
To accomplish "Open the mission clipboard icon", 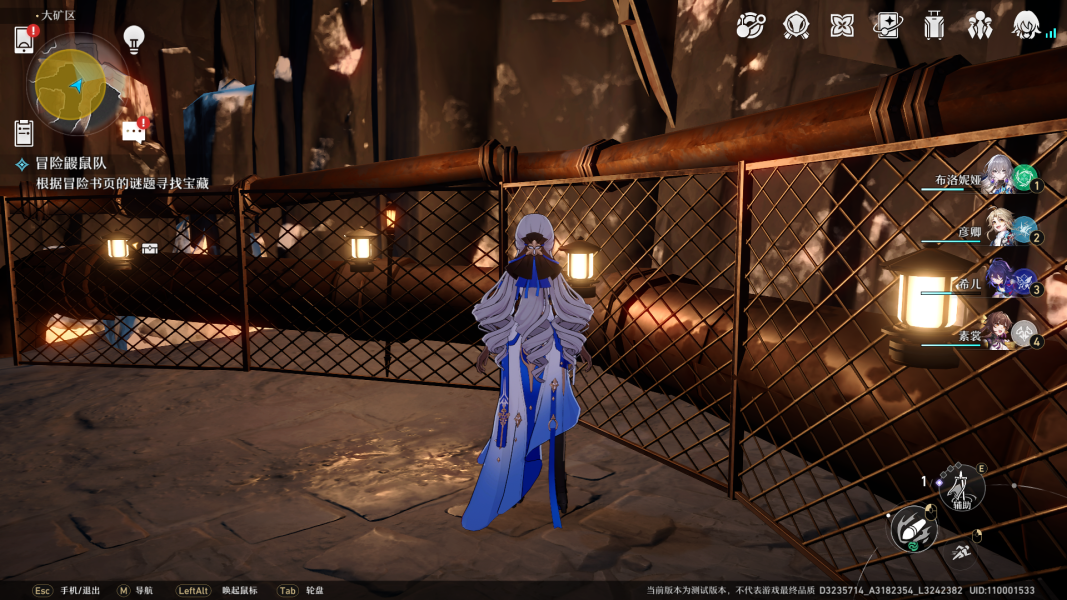I will [x=25, y=132].
